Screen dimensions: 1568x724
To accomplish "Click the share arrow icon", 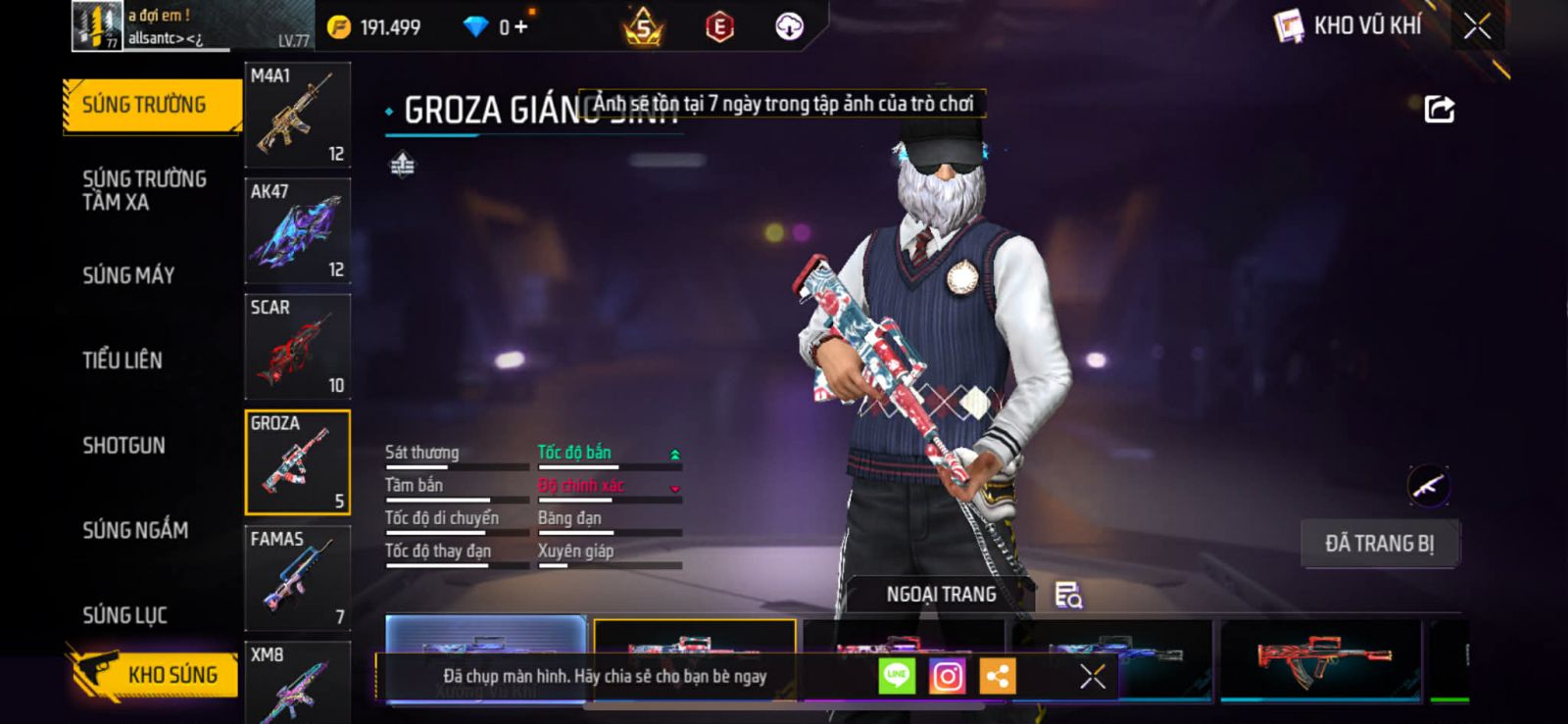I will pyautogui.click(x=1439, y=109).
